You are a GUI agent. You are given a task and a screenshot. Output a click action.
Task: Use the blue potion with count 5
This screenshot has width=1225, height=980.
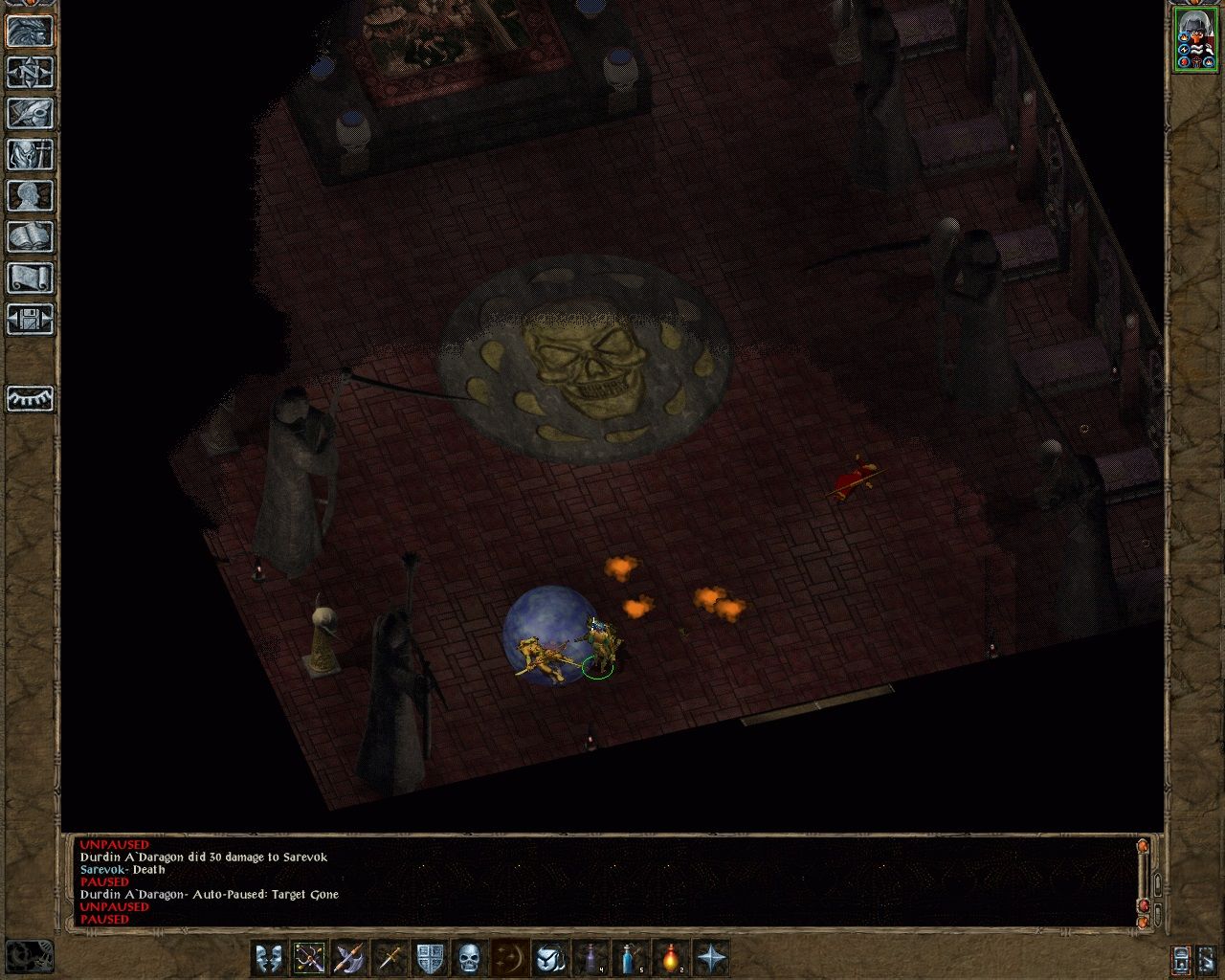(632, 957)
